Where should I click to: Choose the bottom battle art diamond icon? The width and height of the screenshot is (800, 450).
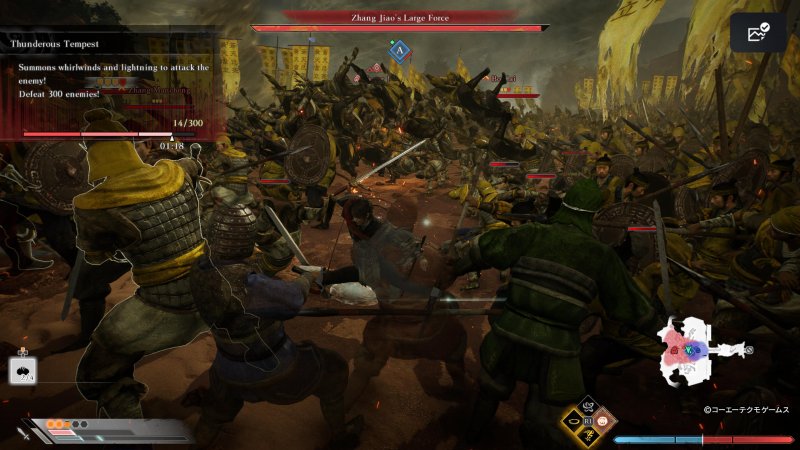click(x=588, y=438)
